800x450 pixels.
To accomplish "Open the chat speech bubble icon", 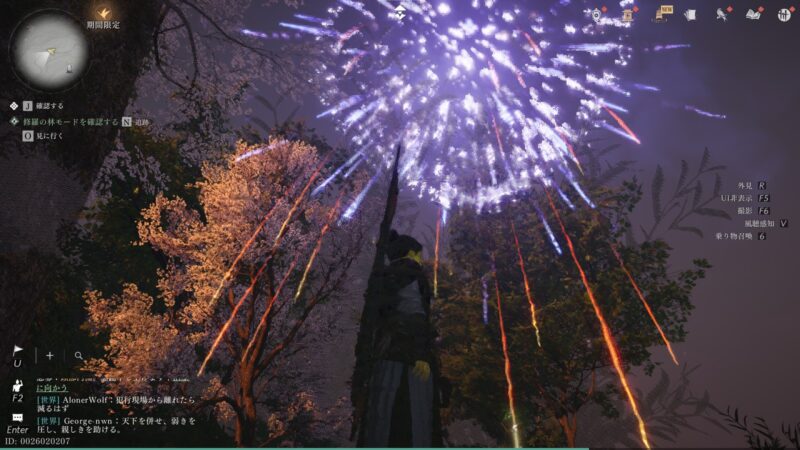I will pyautogui.click(x=17, y=417).
